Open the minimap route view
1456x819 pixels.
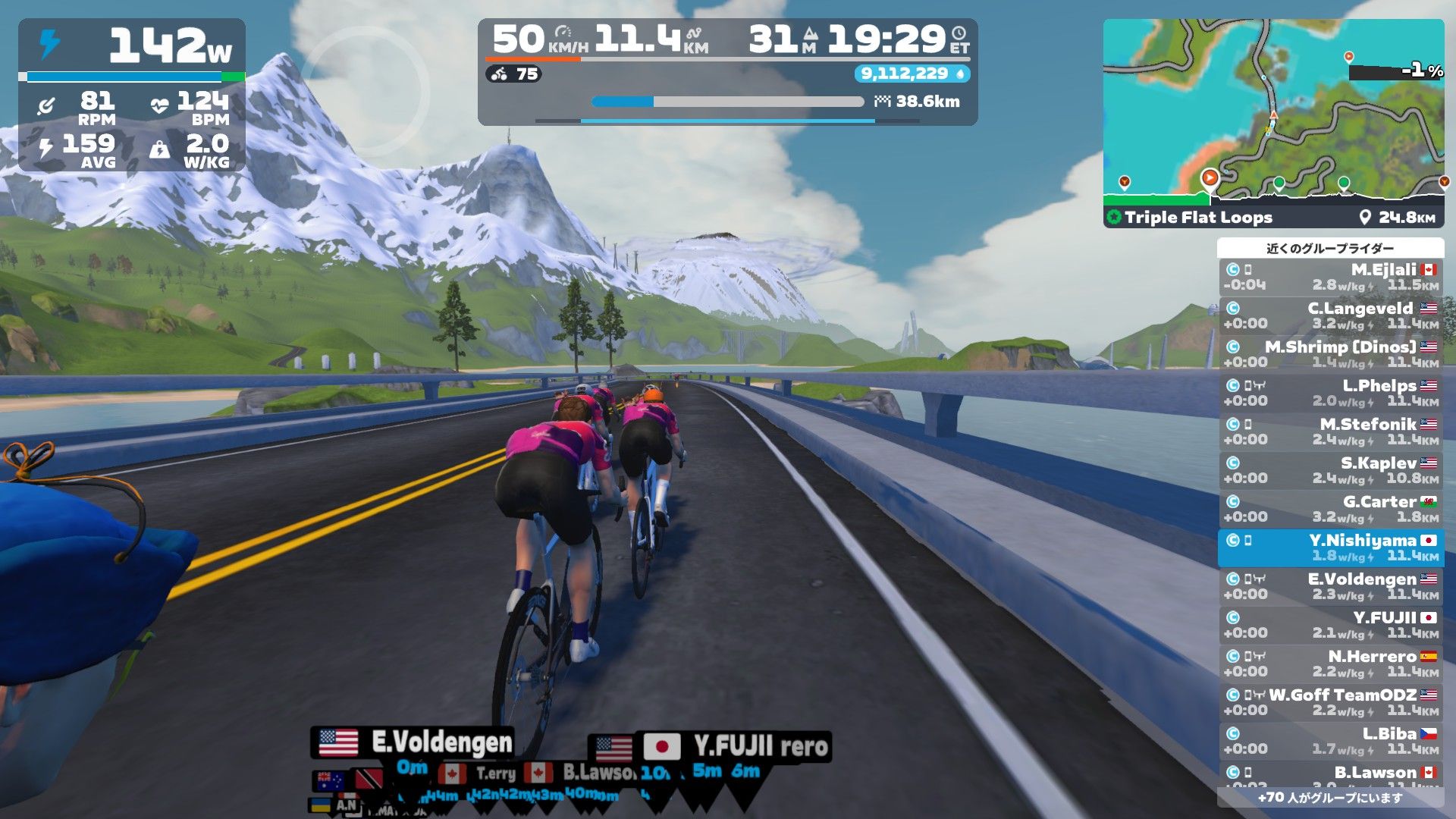pos(1273,110)
